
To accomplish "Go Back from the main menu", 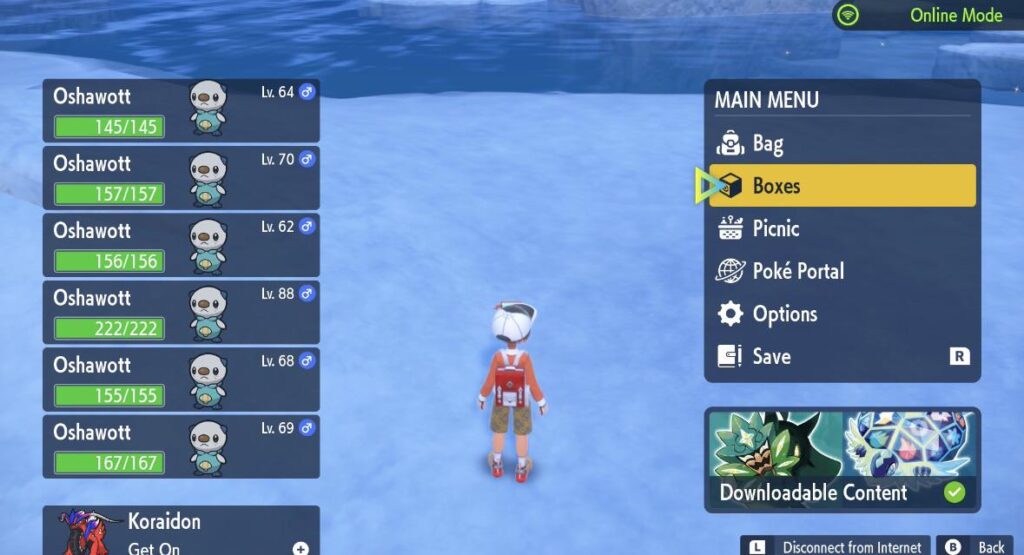I will [978, 546].
